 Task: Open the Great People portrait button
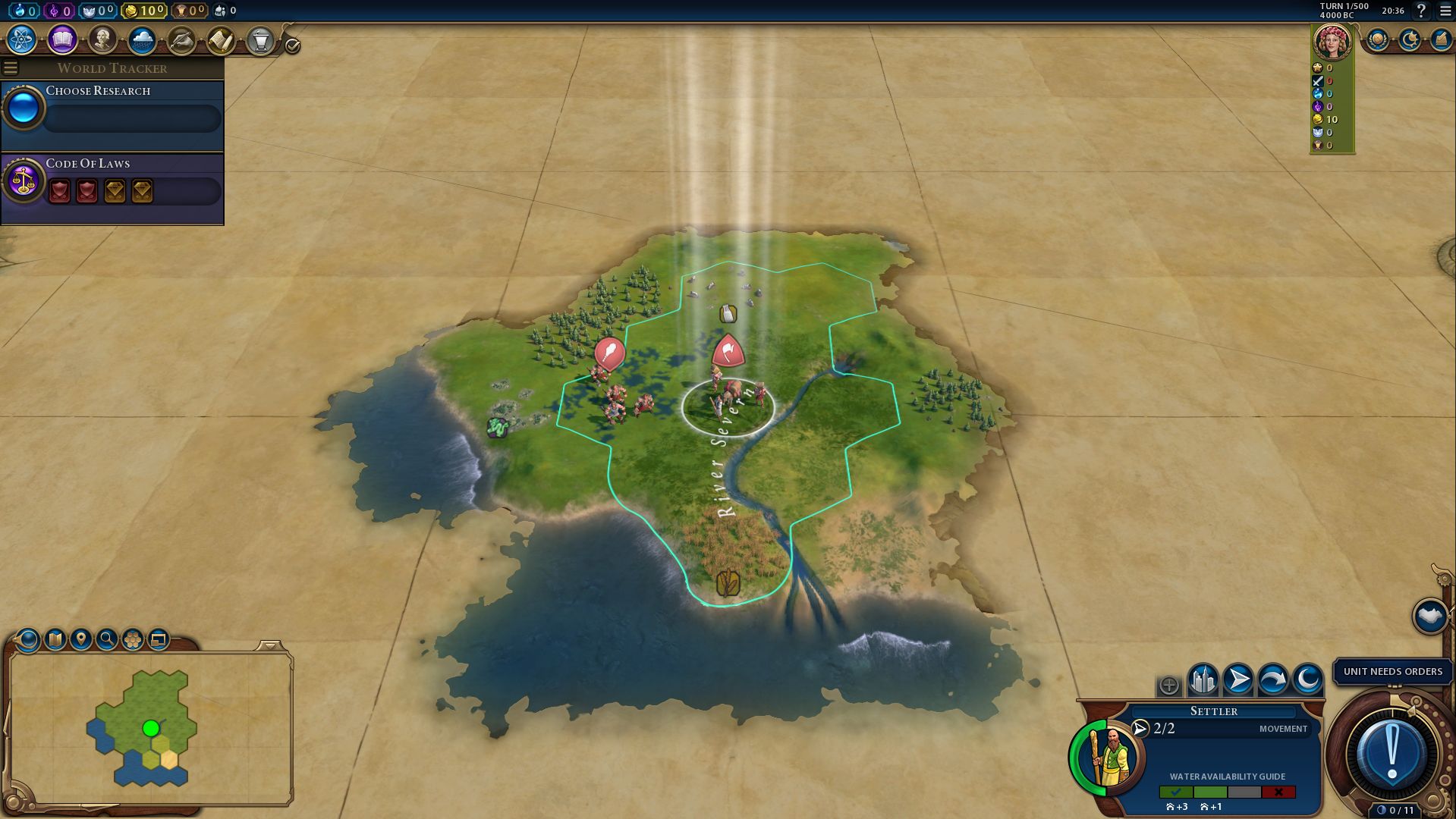(x=102, y=40)
